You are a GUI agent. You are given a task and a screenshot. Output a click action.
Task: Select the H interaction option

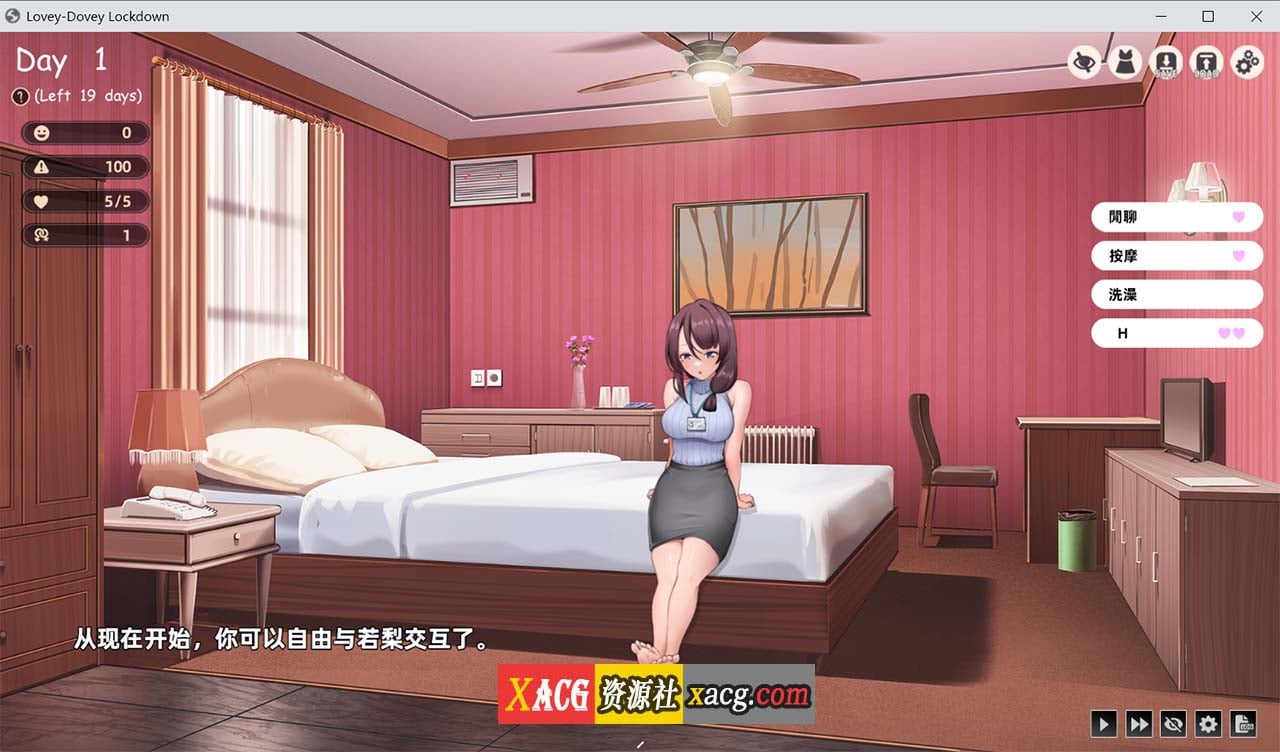click(x=1177, y=333)
